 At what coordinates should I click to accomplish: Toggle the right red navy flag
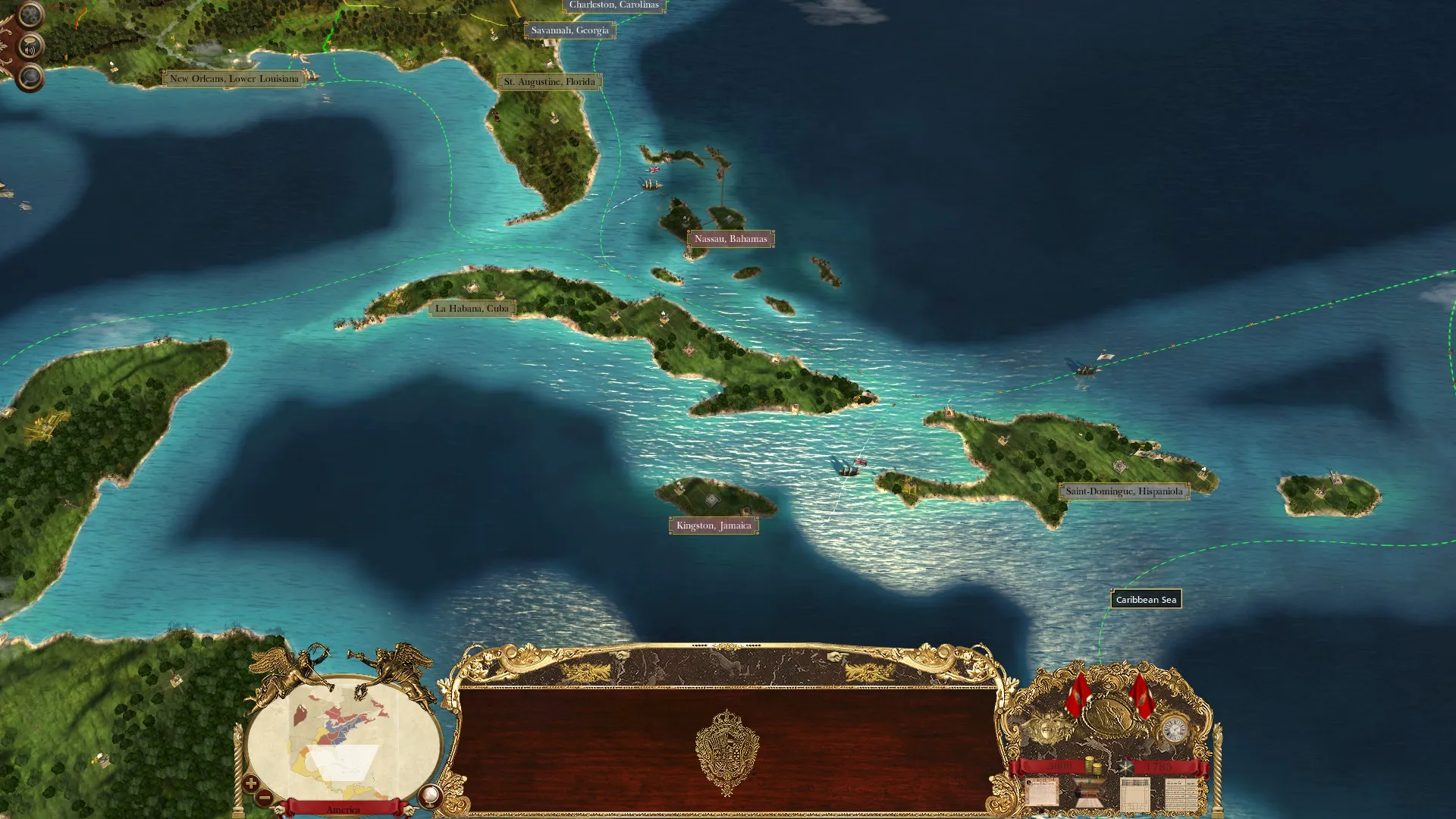click(1142, 697)
